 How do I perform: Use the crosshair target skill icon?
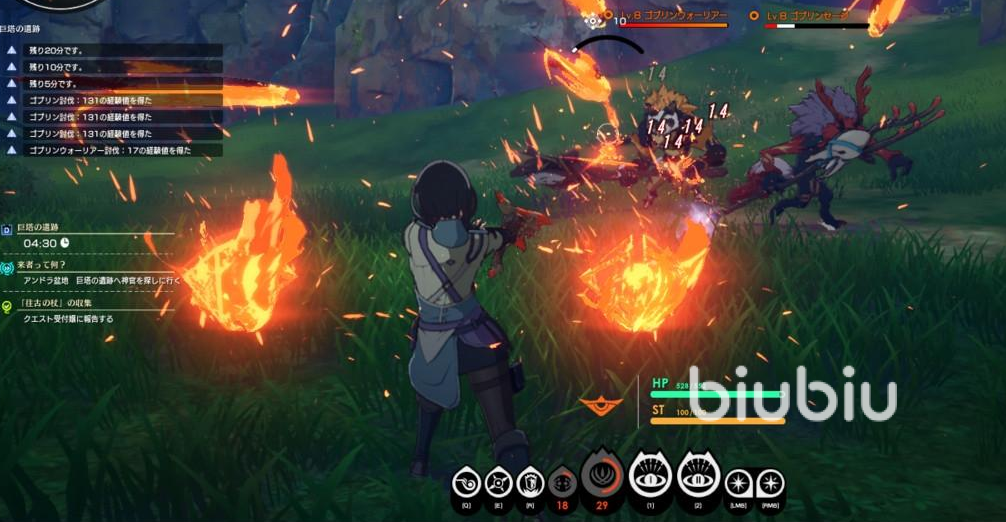pos(497,484)
